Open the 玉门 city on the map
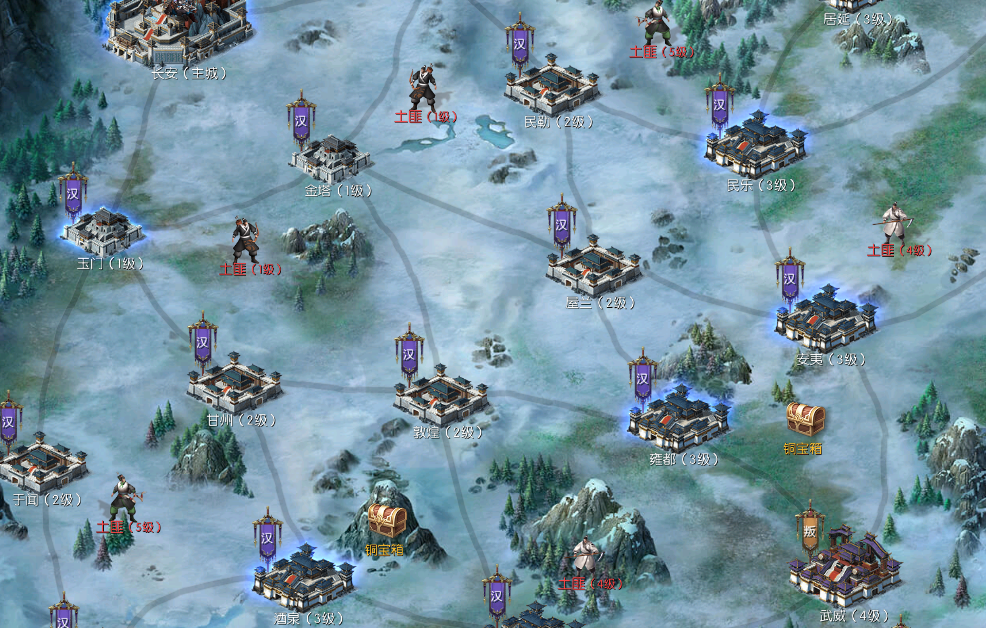 pyautogui.click(x=103, y=231)
